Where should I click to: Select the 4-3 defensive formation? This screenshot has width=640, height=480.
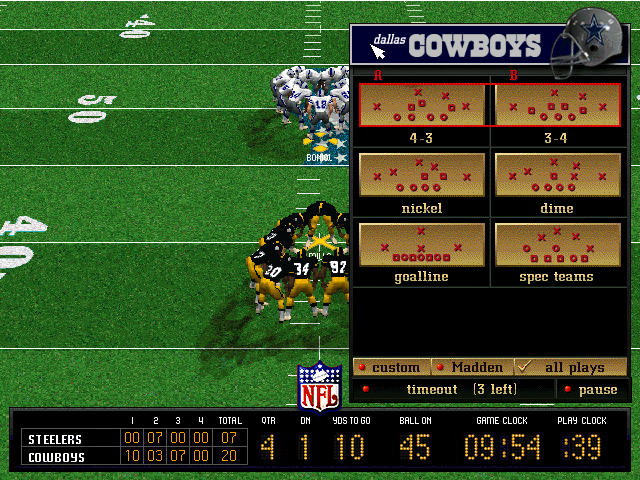[421, 105]
